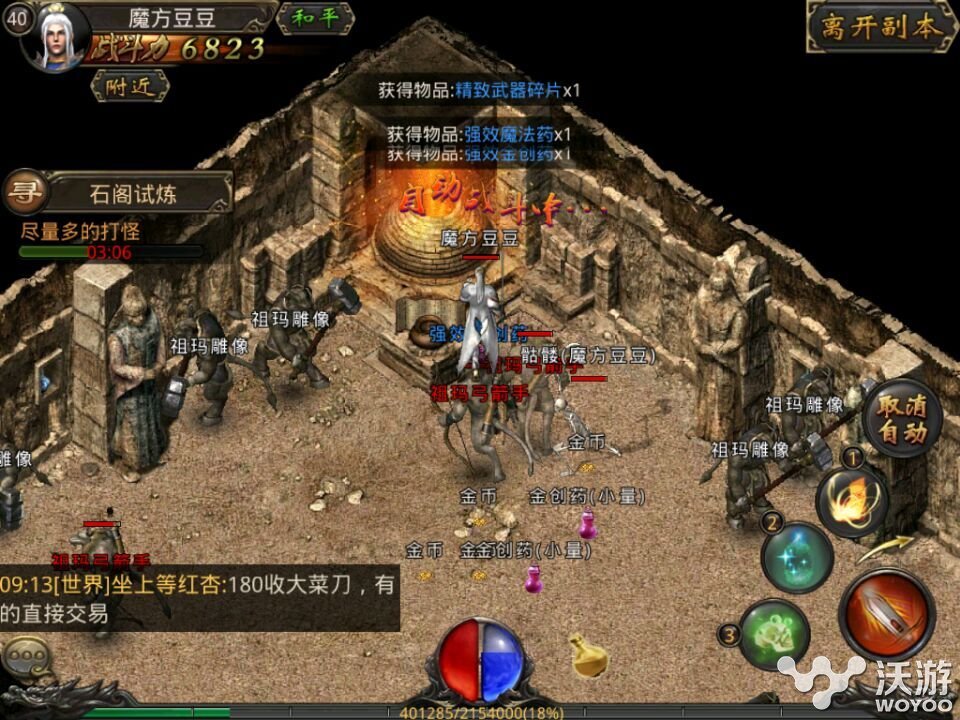This screenshot has height=720, width=960.
Task: Select the 石阁试炼 quest tracker
Action: click(138, 193)
